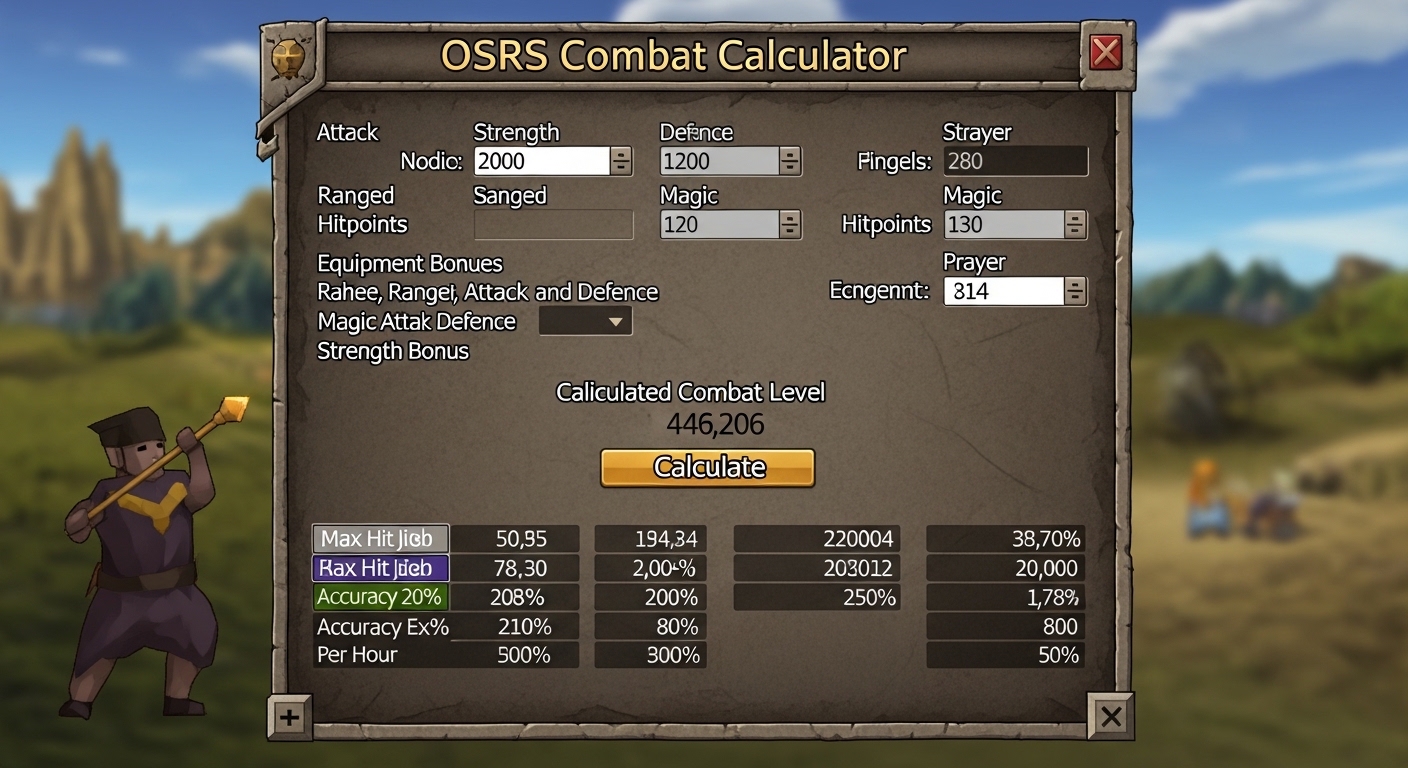This screenshot has width=1408, height=768.
Task: Increase the Ecngennt Prayer value with its stepper
Action: coord(1075,285)
